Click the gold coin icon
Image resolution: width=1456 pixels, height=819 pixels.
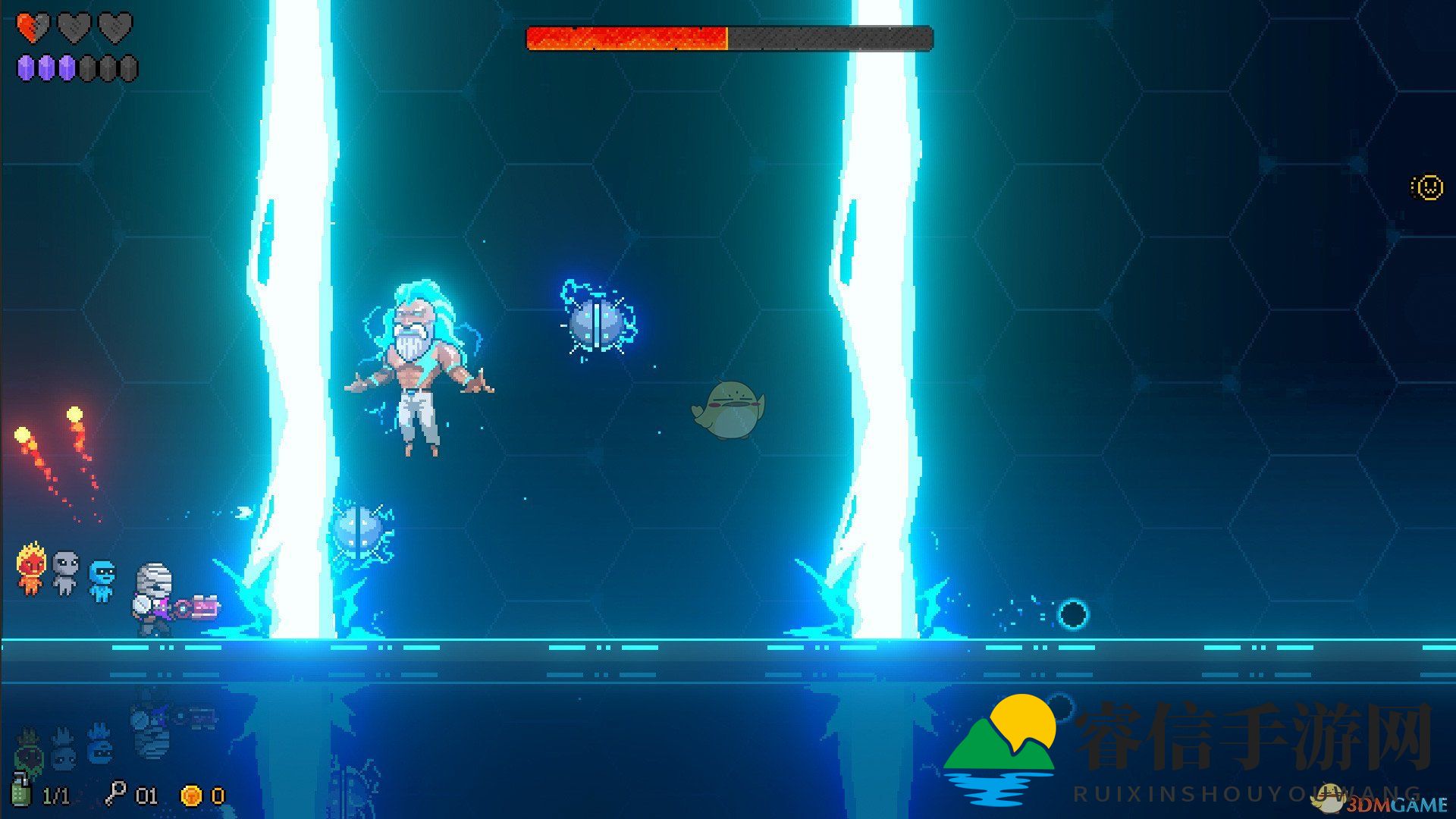click(191, 795)
